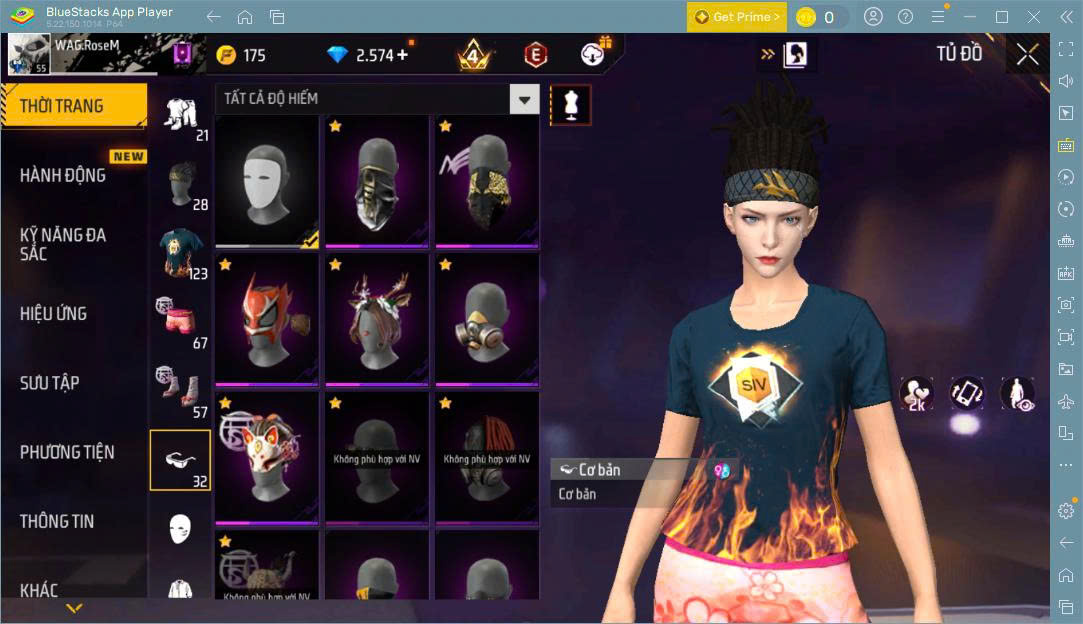The width and height of the screenshot is (1083, 624).
Task: Click the BlueStacks Get Prime button
Action: (x=736, y=17)
